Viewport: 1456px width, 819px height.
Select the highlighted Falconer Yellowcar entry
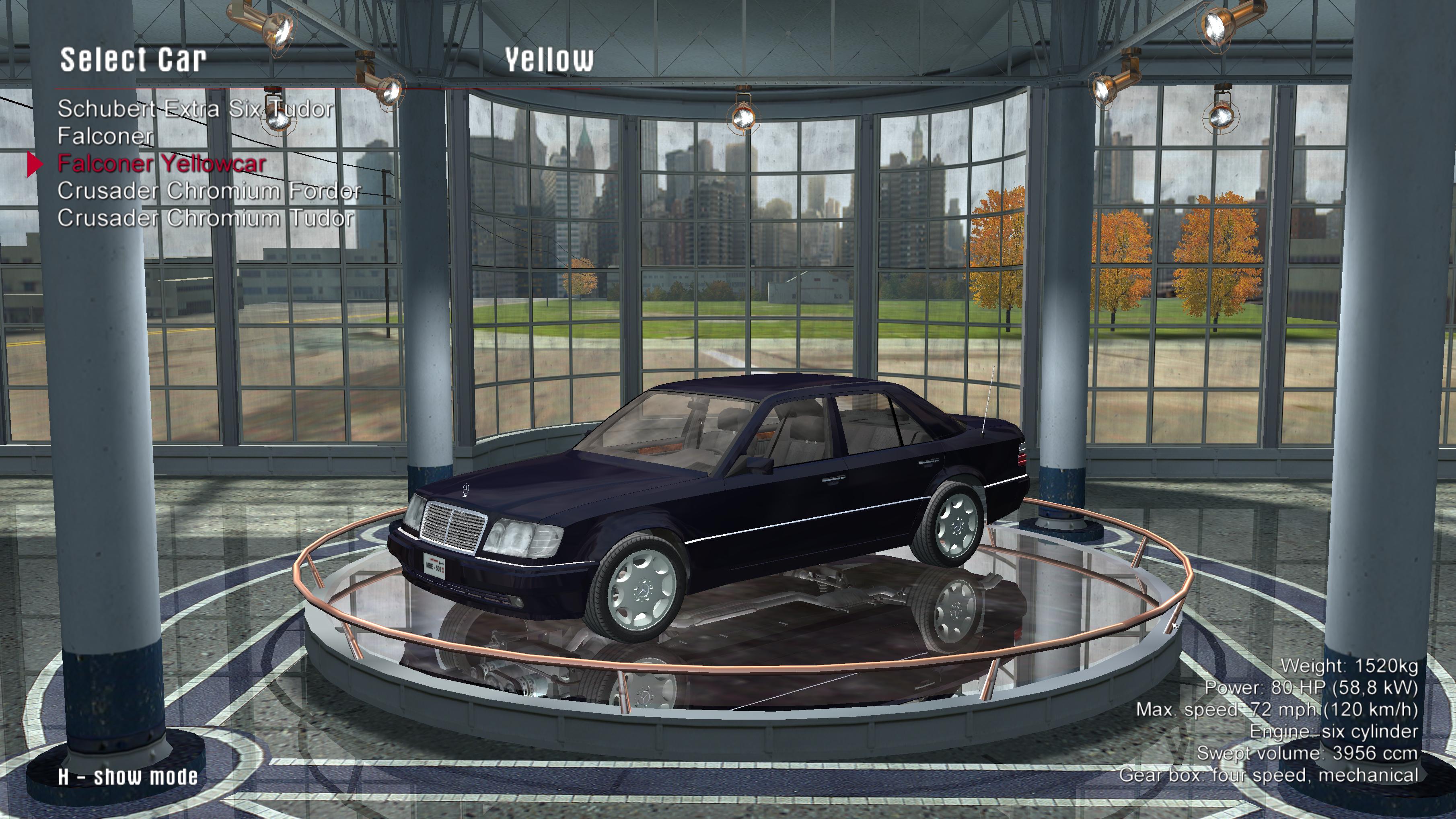point(162,164)
